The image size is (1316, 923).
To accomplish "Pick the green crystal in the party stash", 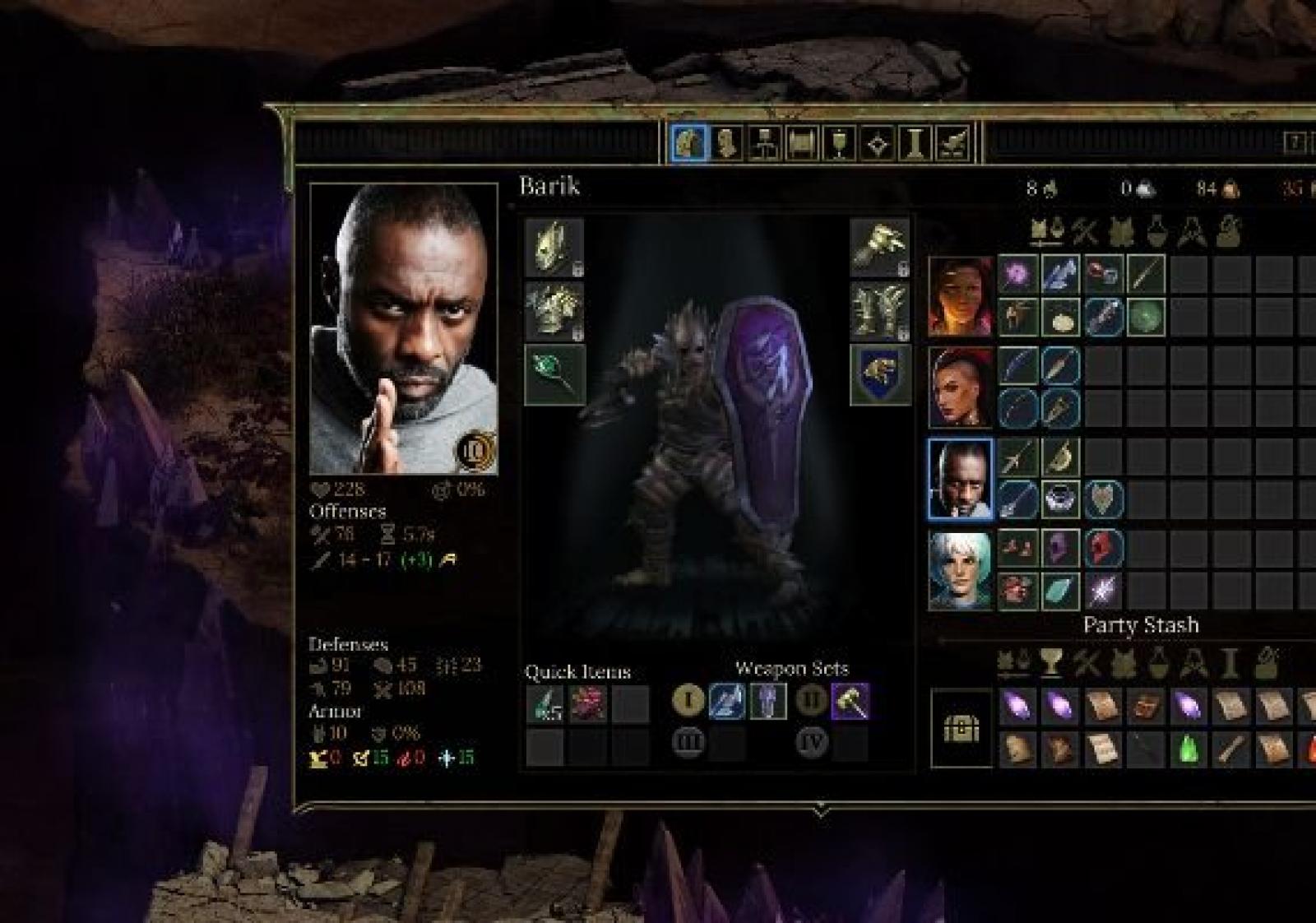I will pos(1188,749).
